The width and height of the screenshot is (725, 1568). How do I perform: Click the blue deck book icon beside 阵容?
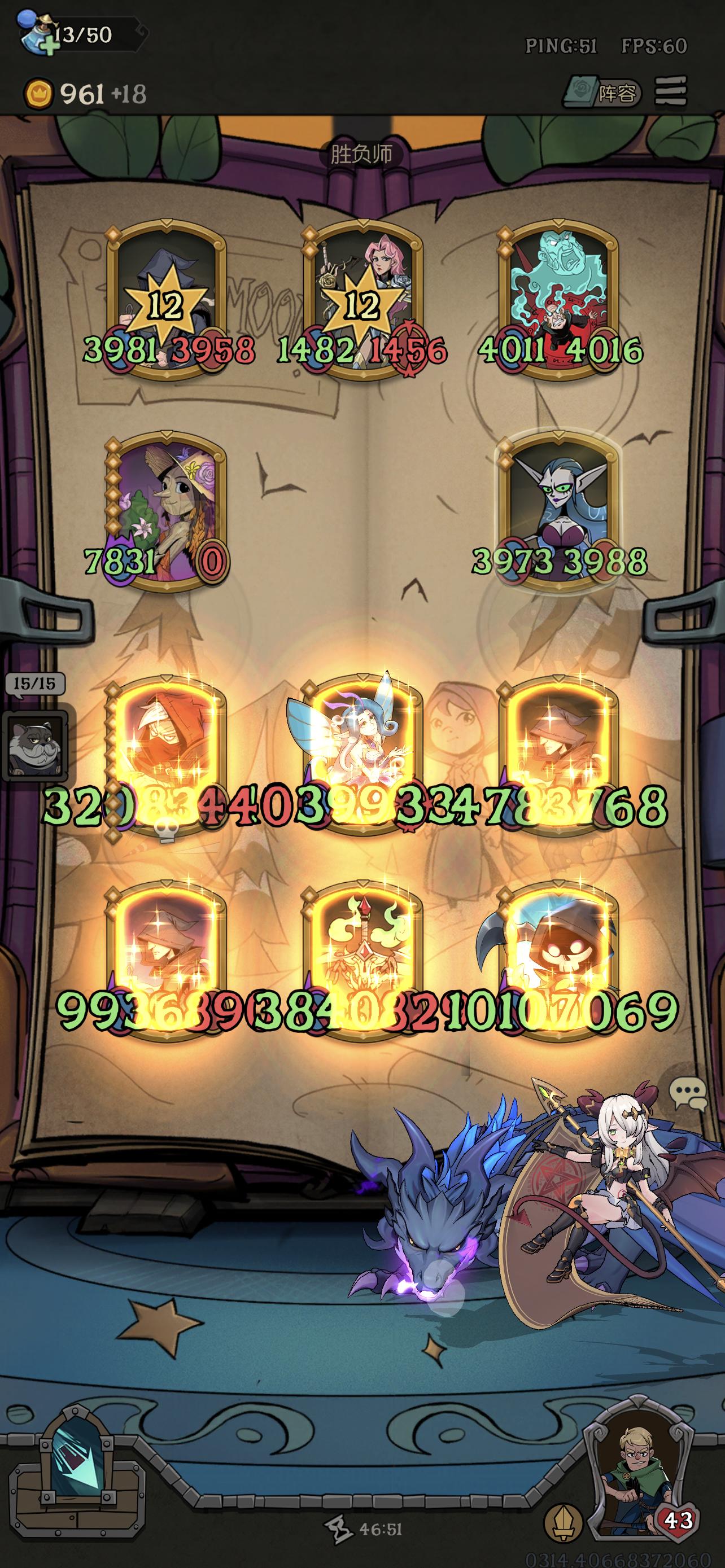[583, 93]
